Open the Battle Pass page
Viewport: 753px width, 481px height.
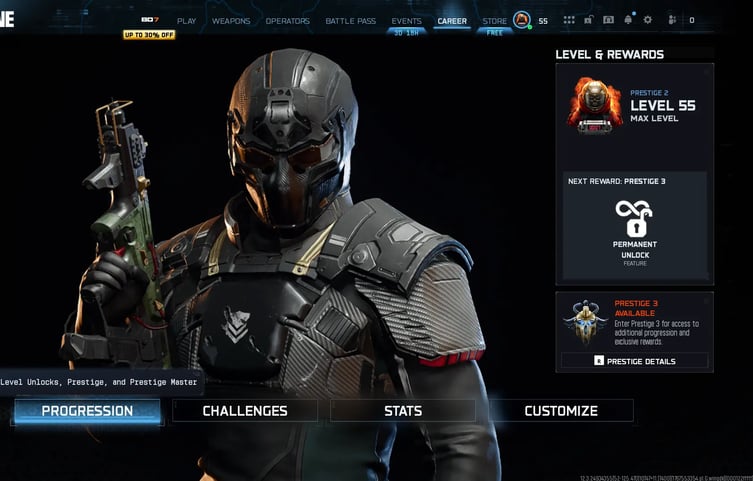(x=350, y=21)
